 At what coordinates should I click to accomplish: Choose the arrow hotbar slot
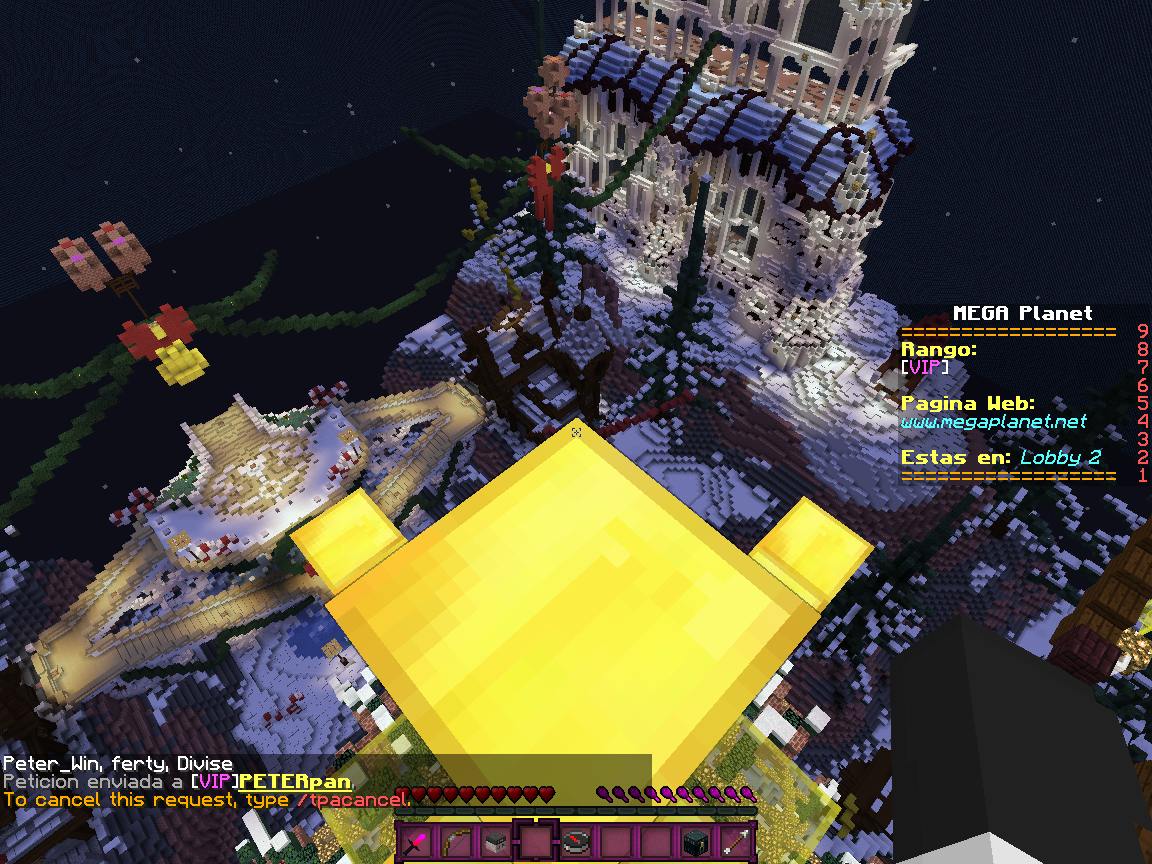click(x=735, y=842)
